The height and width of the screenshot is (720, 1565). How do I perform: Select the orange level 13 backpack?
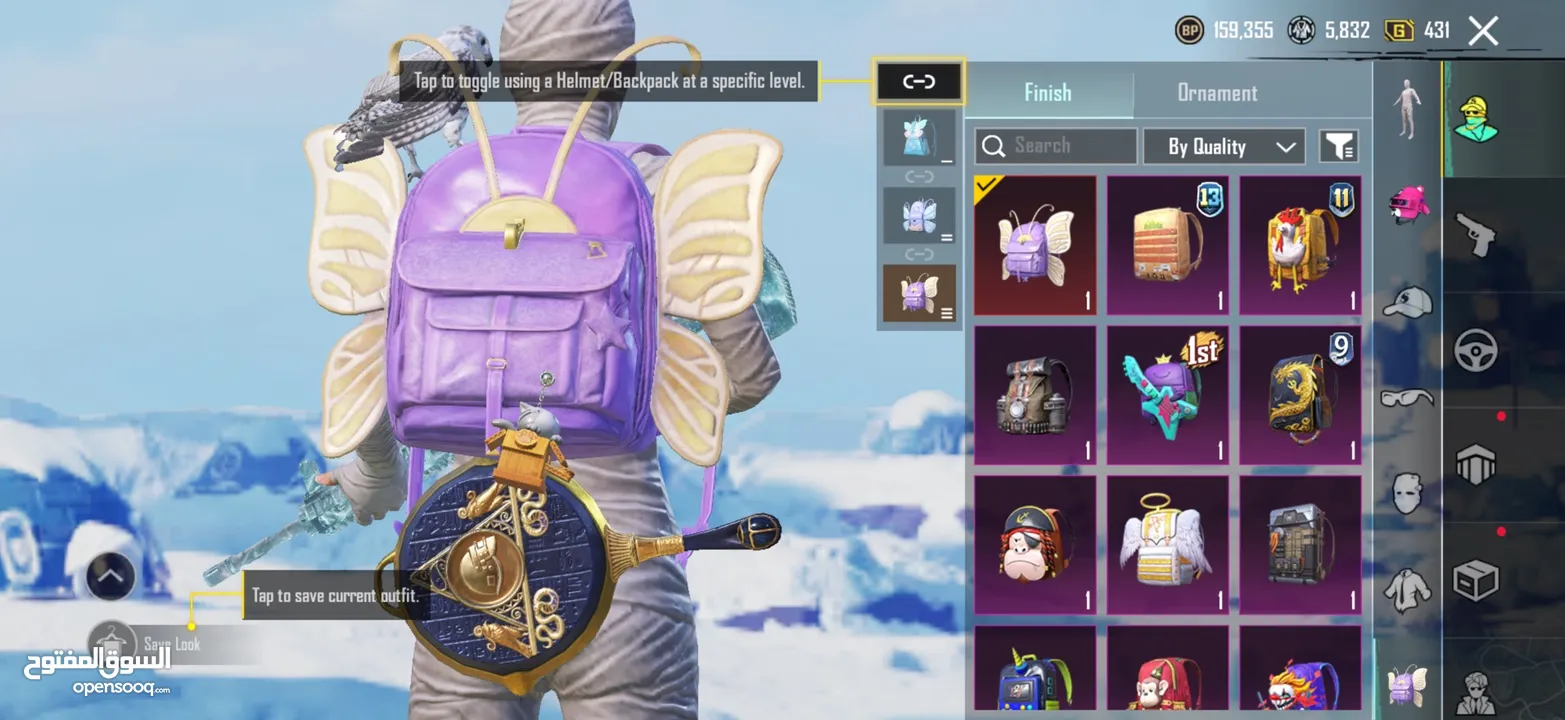pos(1167,245)
